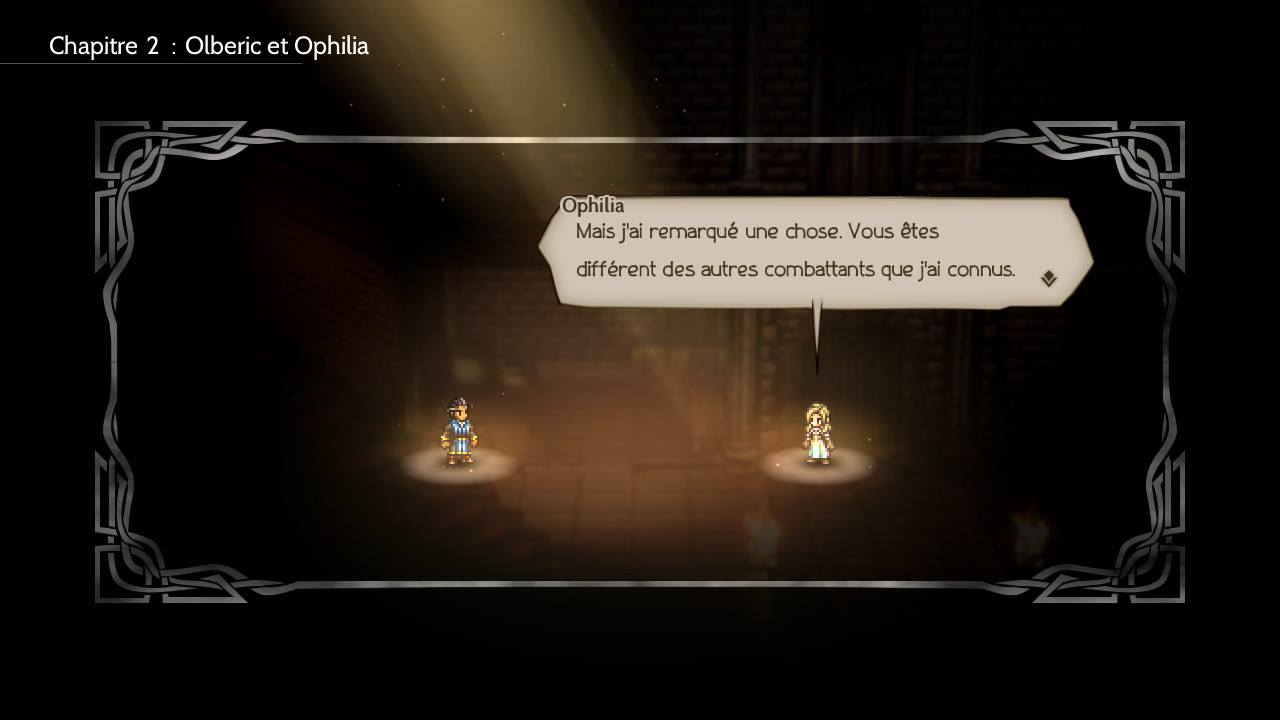Image resolution: width=1280 pixels, height=720 pixels.
Task: Select the Olberic character sprite
Action: click(460, 432)
